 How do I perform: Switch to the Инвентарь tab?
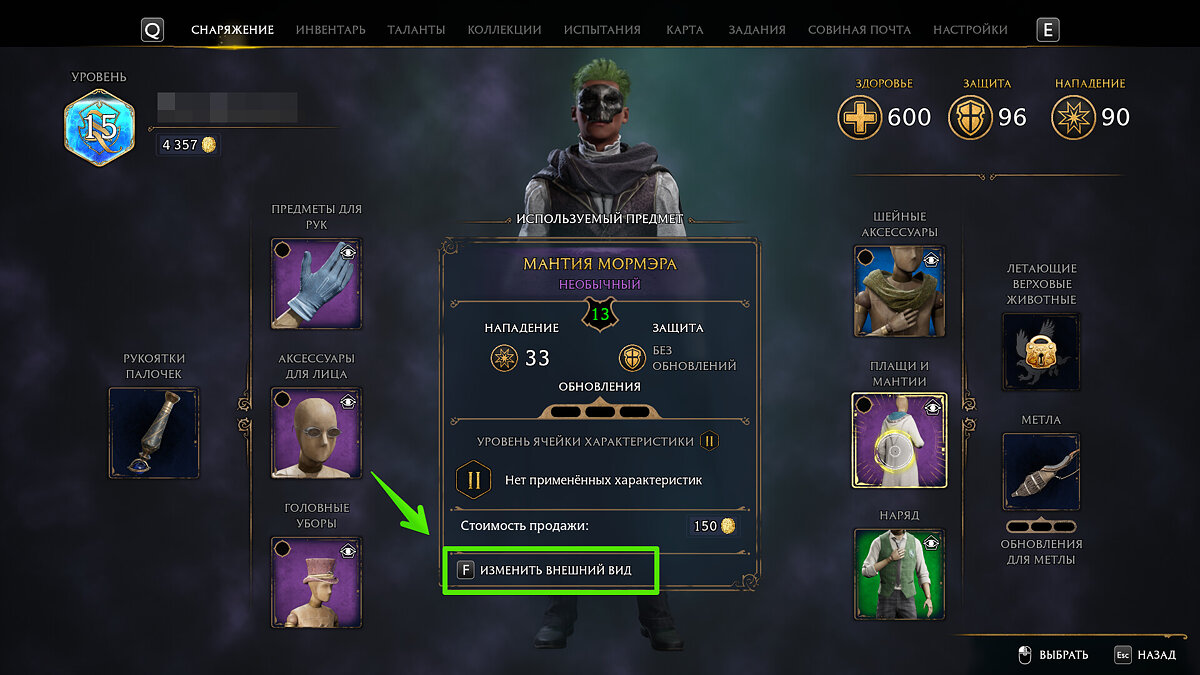(x=330, y=30)
